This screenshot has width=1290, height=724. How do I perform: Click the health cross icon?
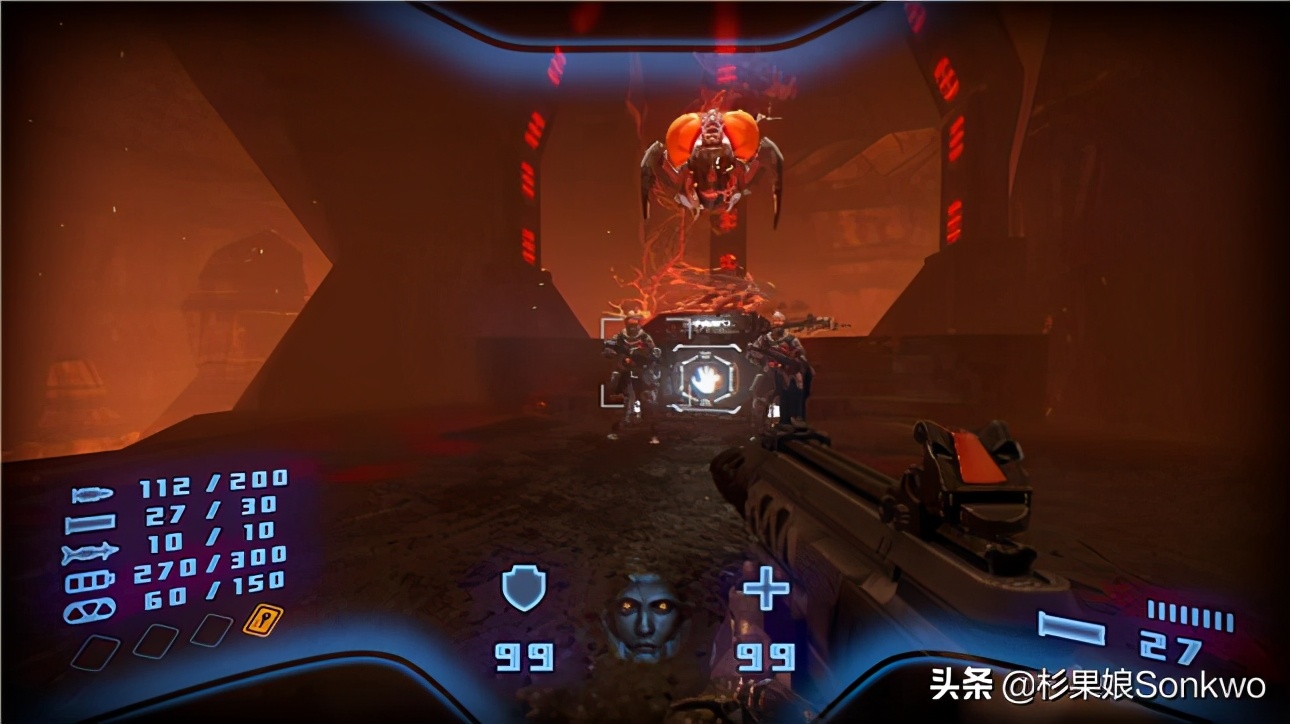[765, 590]
